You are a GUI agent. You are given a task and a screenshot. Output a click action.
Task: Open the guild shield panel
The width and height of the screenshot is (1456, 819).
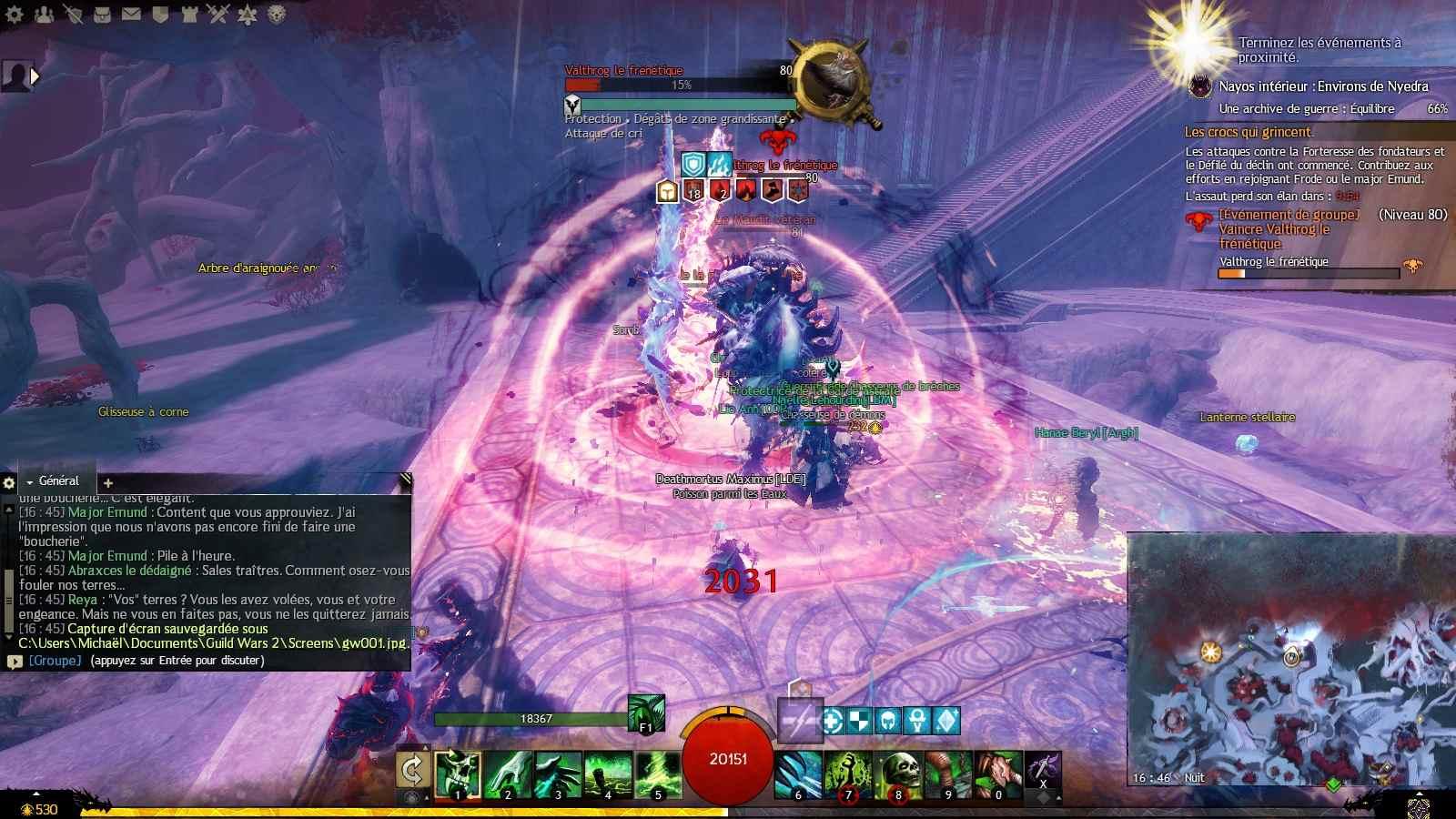[160, 15]
